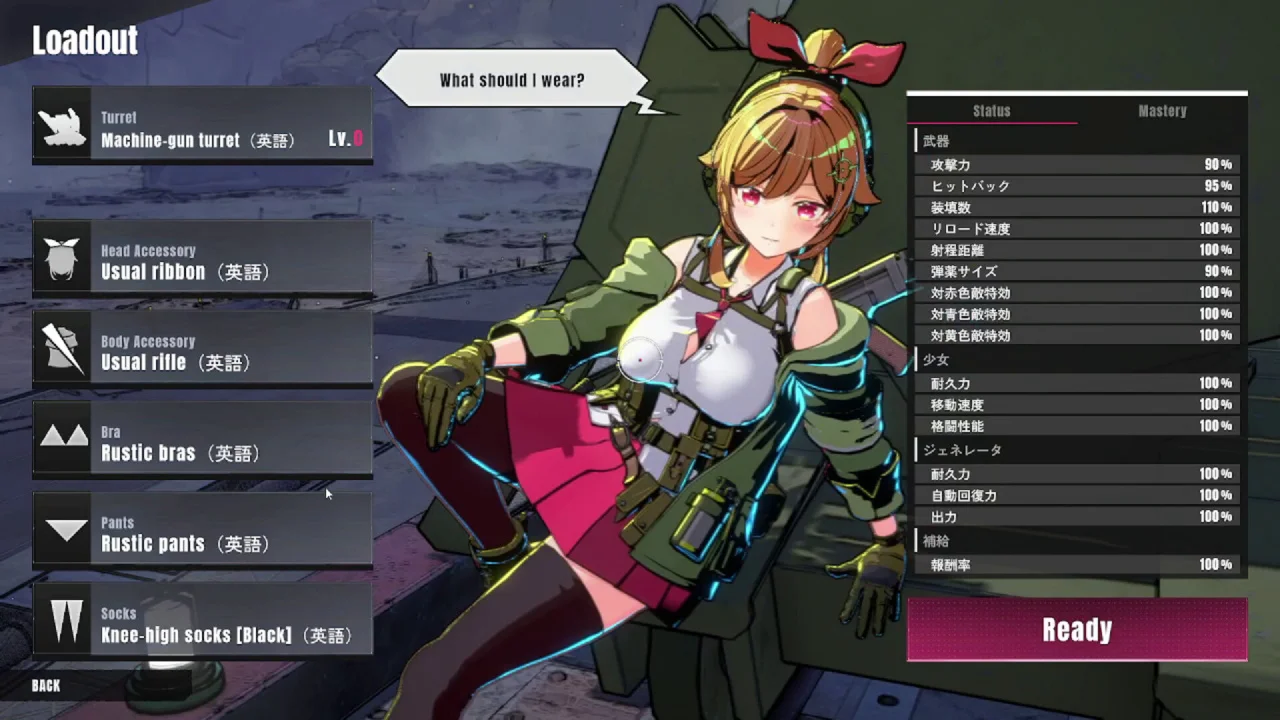1280x720 pixels.
Task: Click the Ready button
Action: click(1076, 630)
